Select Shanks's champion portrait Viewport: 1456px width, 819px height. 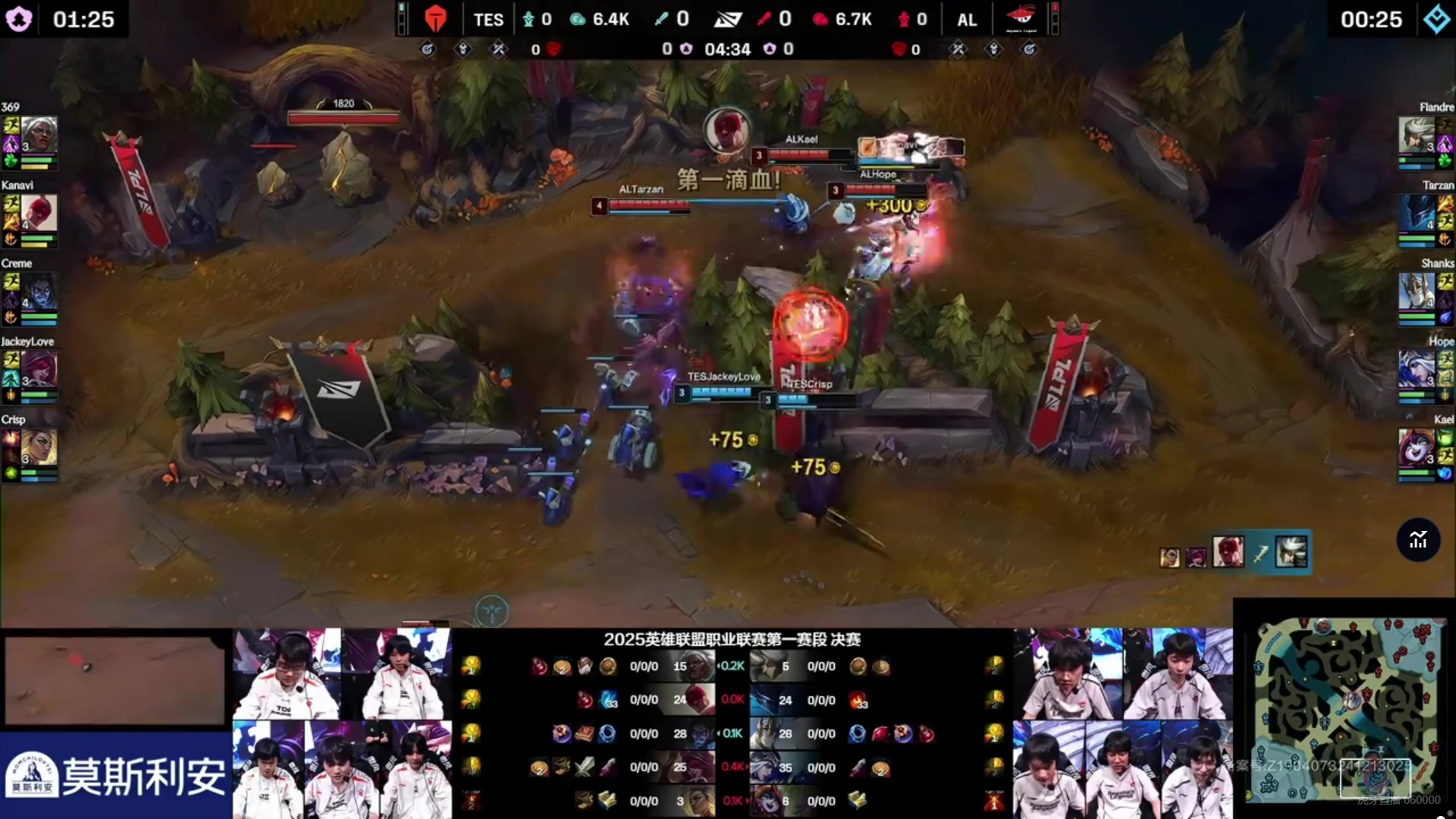pyautogui.click(x=1416, y=291)
